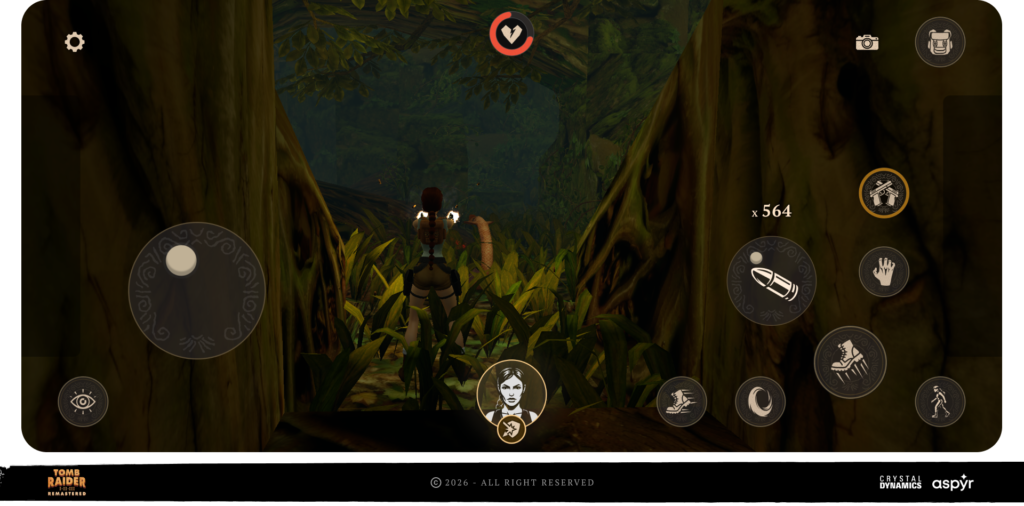Activate the eye look-around button
This screenshot has height=506, width=1024.
pos(83,401)
